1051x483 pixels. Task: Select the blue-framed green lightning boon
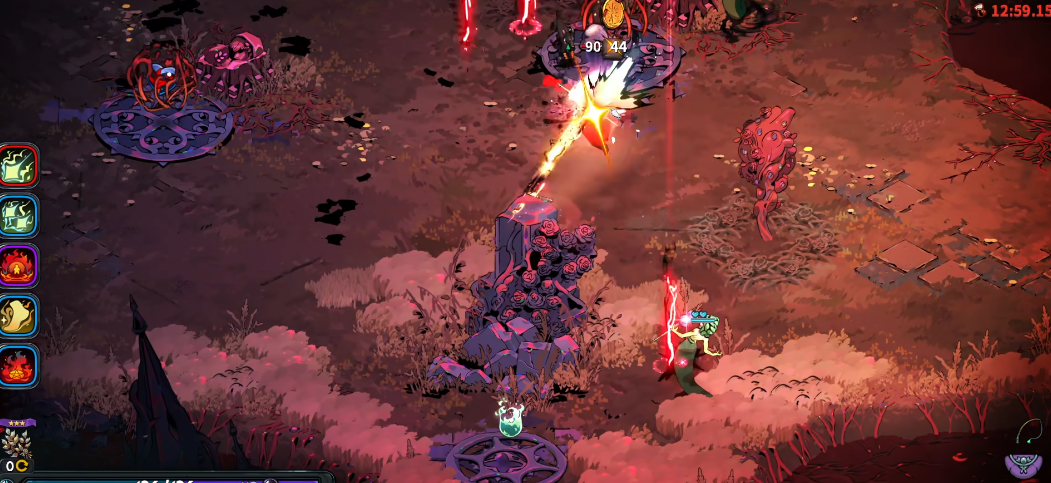[x=18, y=216]
